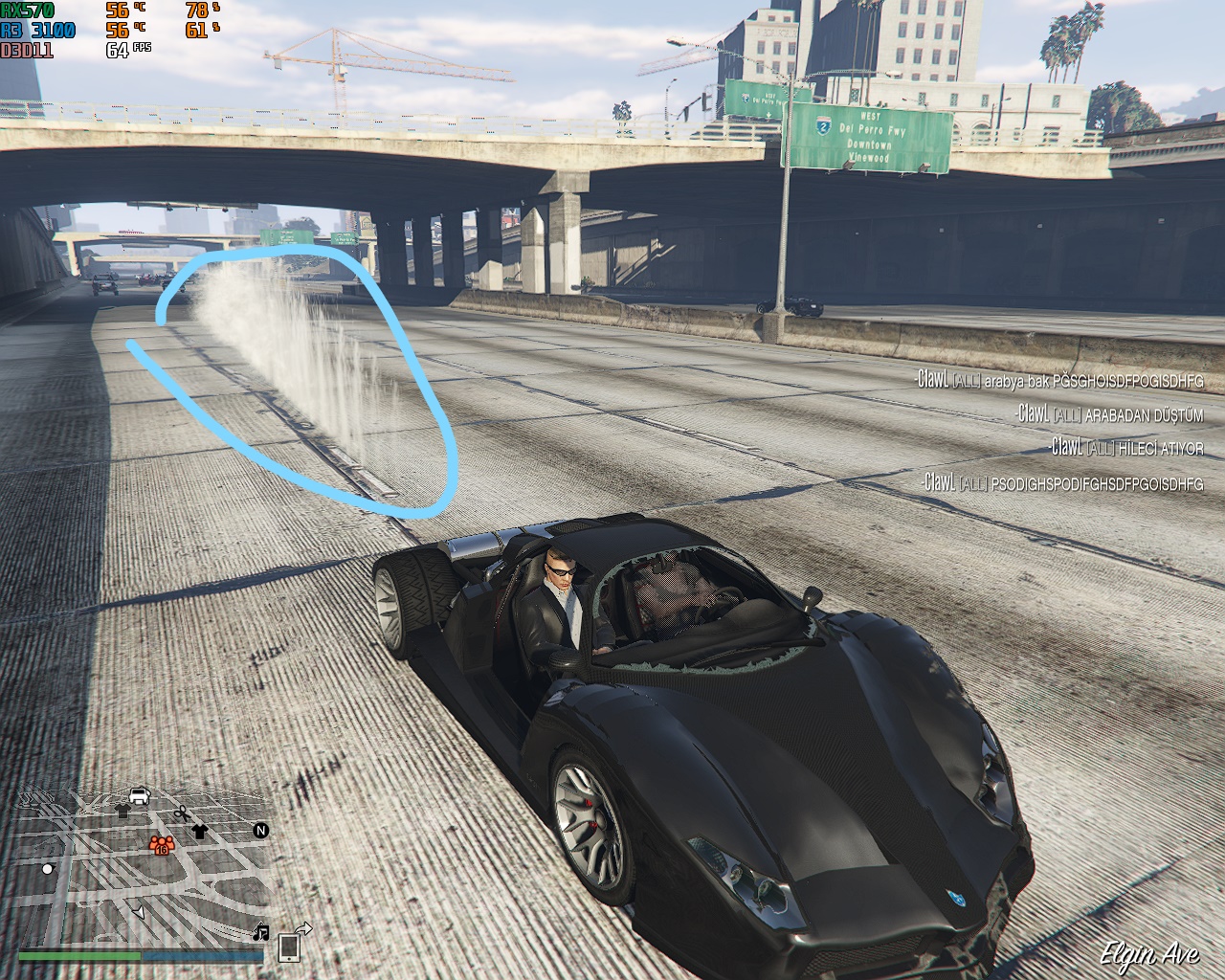
Task: Click the curved share arrow above the phone
Action: point(302,928)
